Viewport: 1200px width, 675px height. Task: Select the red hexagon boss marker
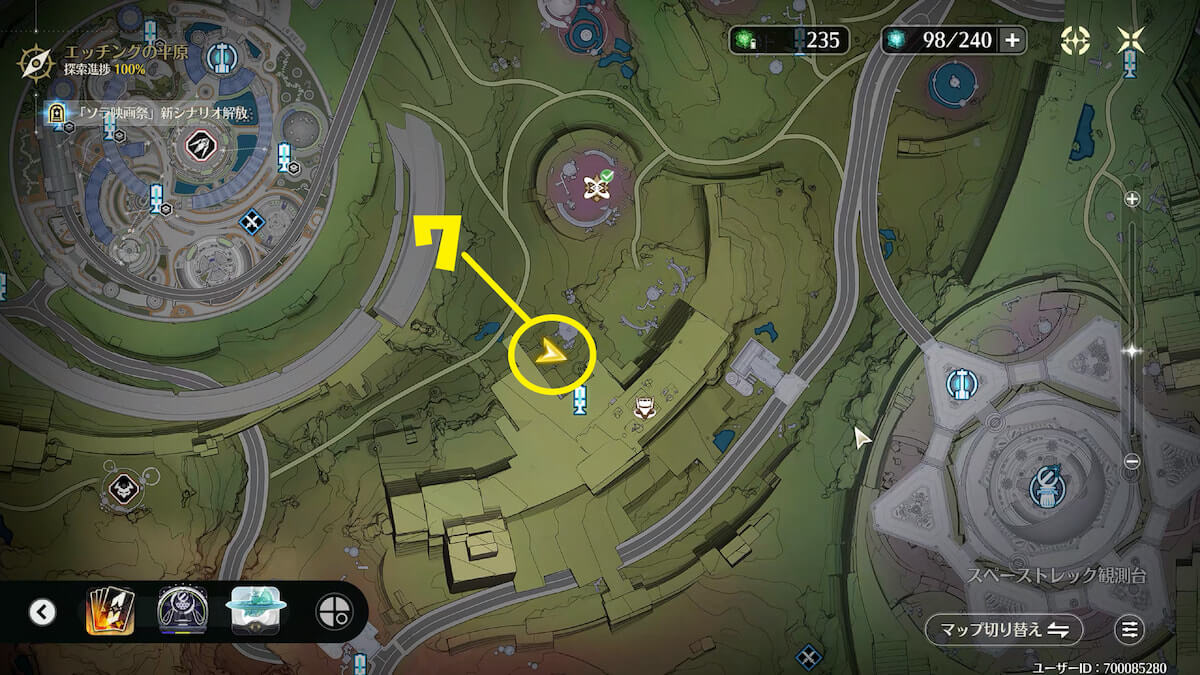click(204, 147)
